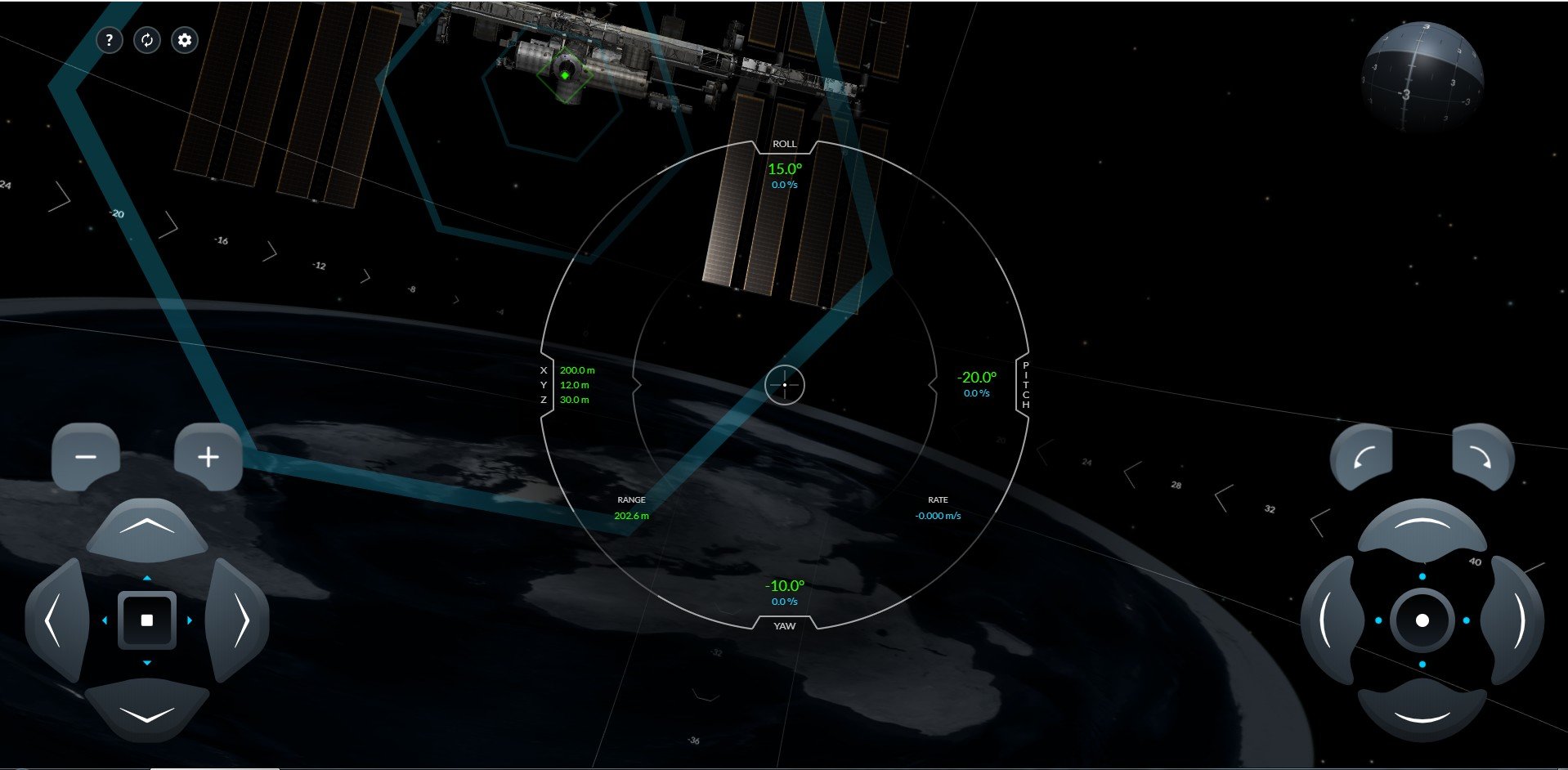Open the help question mark button
Viewport: 1568px width, 770px height.
coord(110,40)
